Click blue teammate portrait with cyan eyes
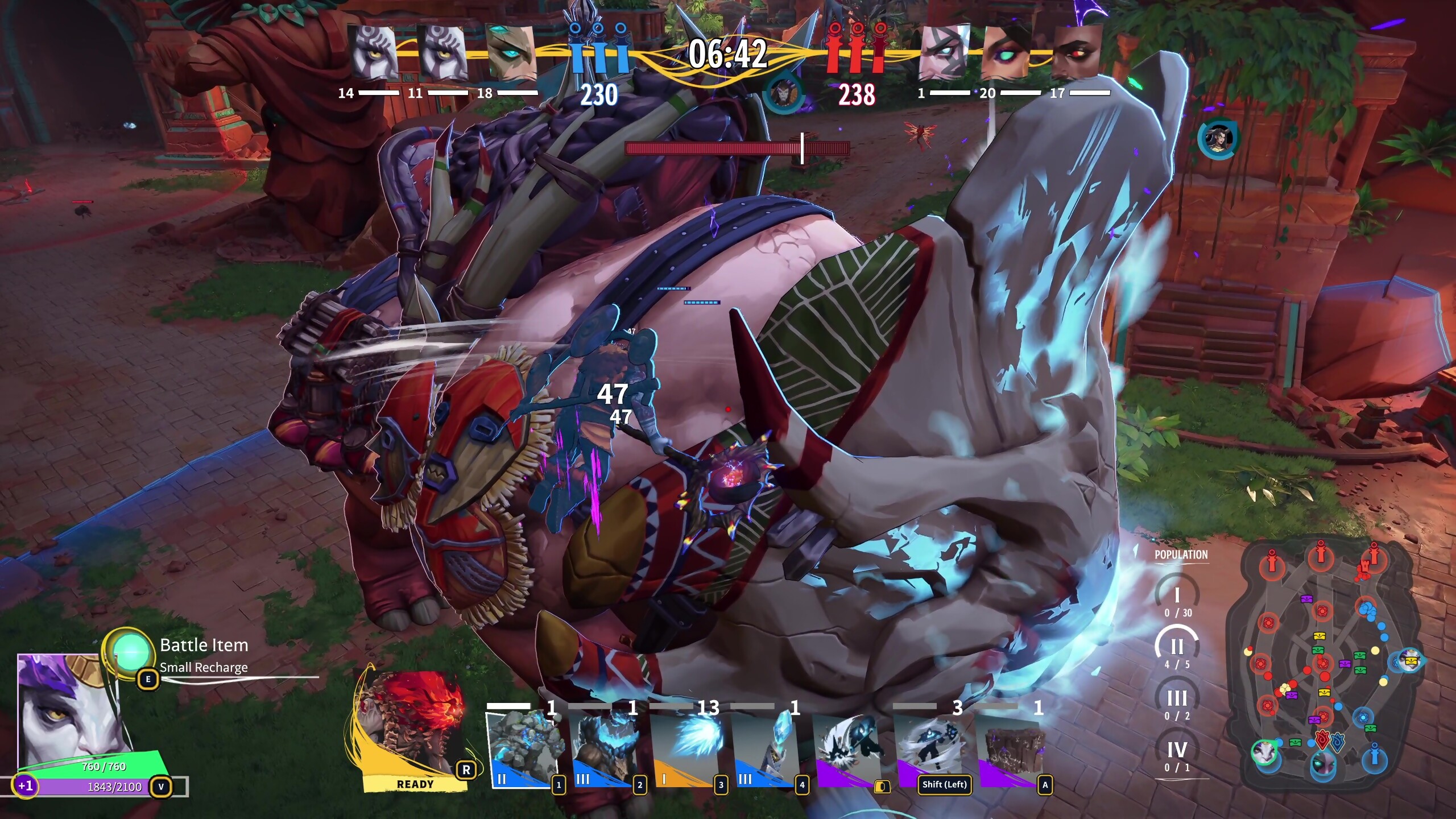 (511, 52)
